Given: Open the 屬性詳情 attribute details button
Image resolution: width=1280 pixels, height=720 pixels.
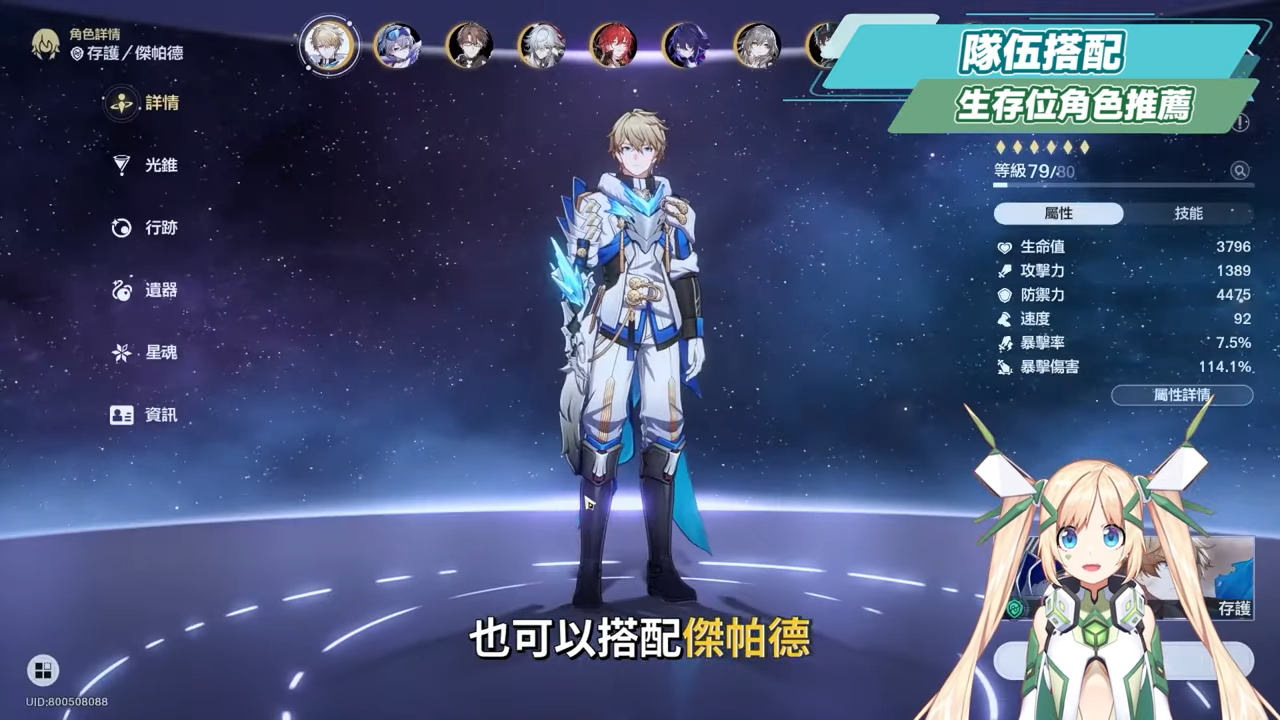Looking at the screenshot, I should pyautogui.click(x=1181, y=395).
